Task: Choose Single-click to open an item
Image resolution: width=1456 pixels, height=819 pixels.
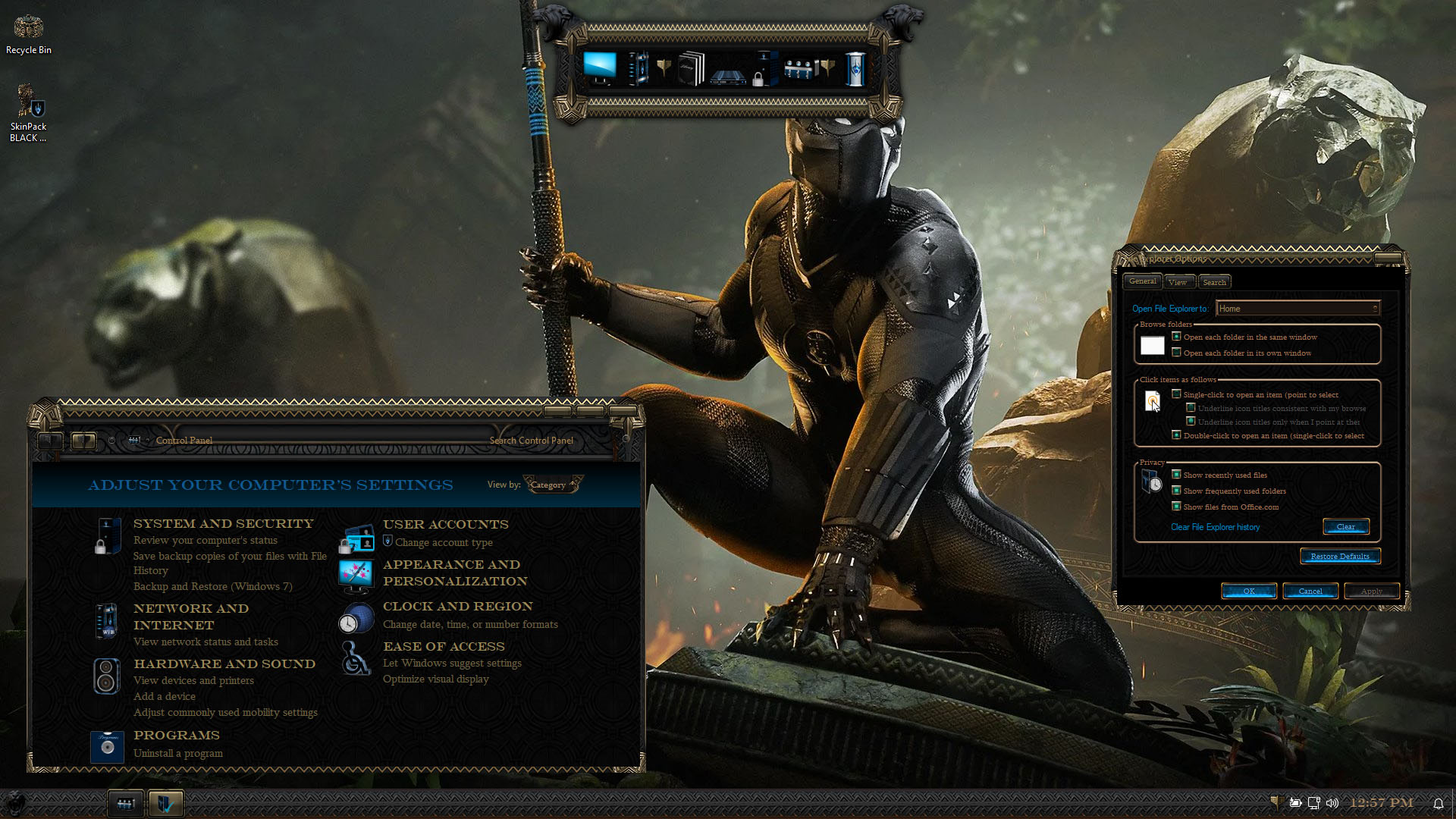Action: pos(1177,394)
